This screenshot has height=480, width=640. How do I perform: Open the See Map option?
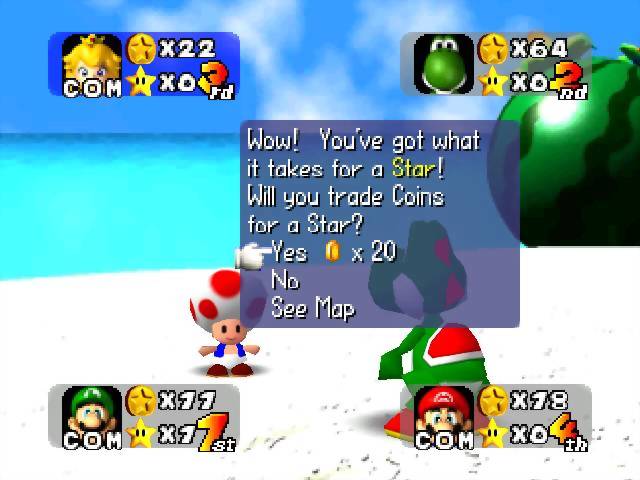pos(313,309)
